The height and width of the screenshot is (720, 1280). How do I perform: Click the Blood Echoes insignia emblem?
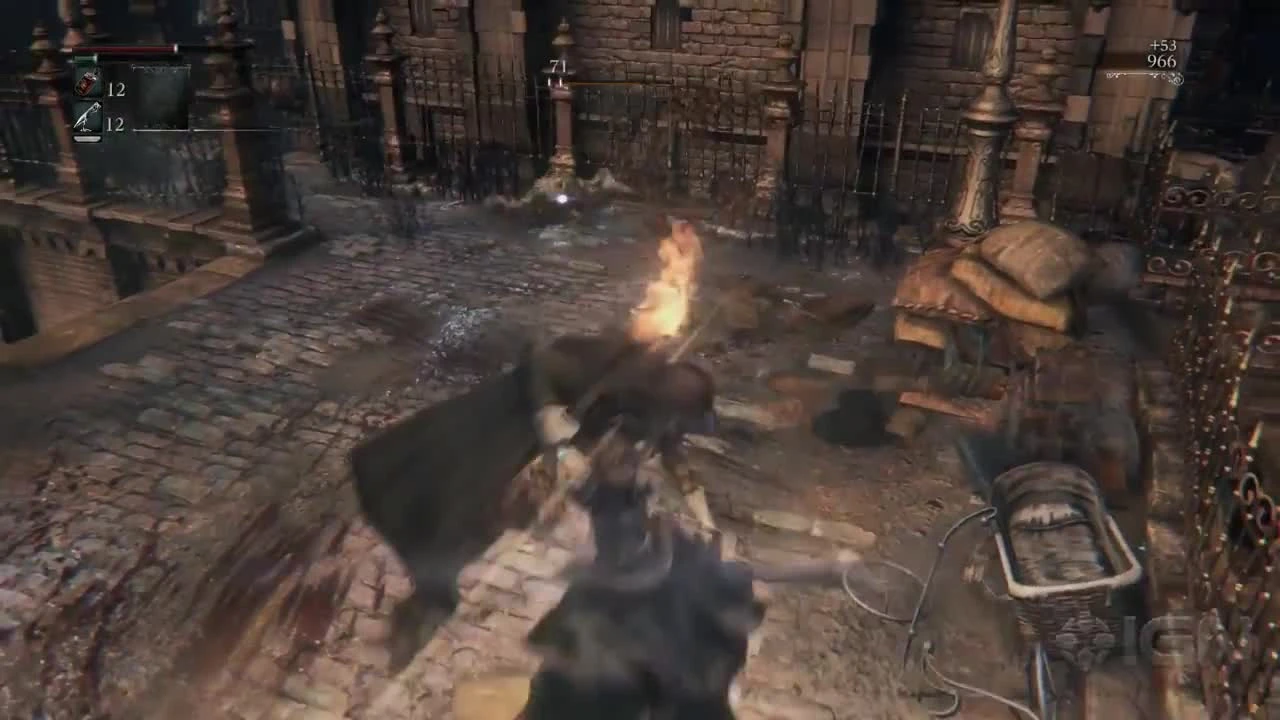click(x=1176, y=78)
